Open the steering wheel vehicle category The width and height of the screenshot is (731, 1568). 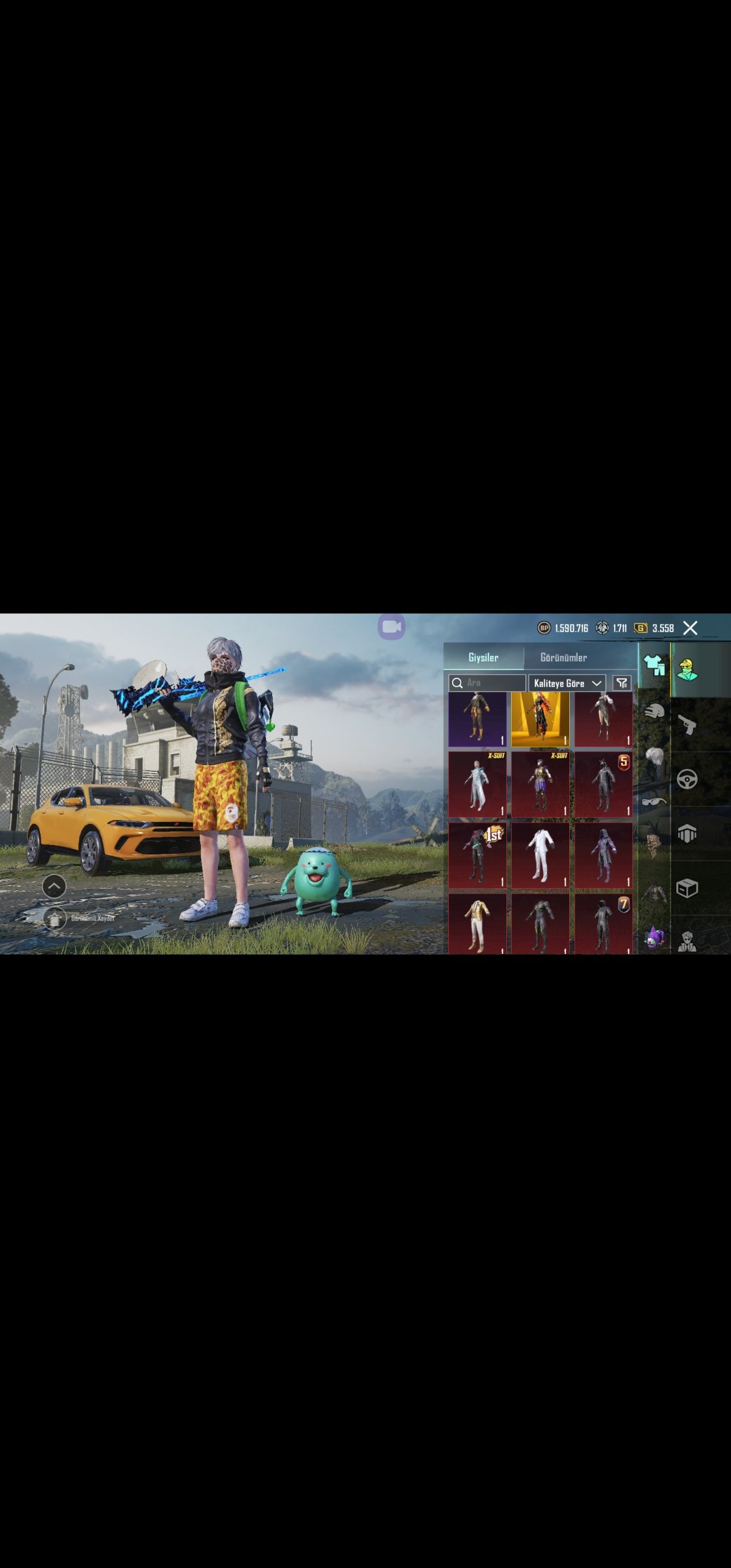pos(687,780)
